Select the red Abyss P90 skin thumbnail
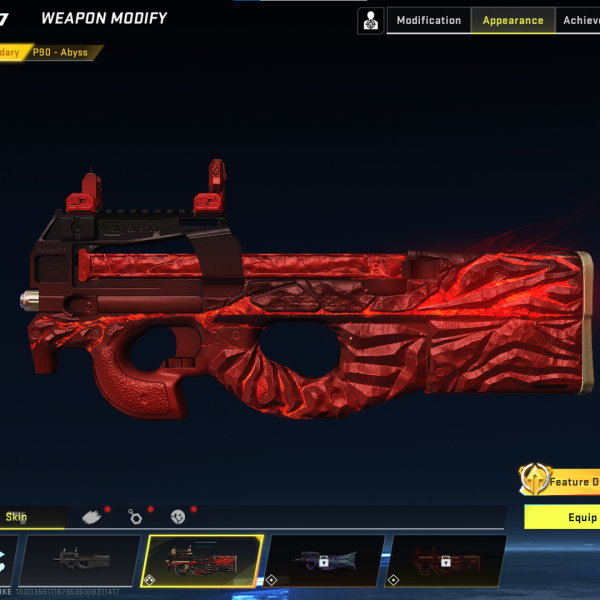This screenshot has width=600, height=600. 203,561
